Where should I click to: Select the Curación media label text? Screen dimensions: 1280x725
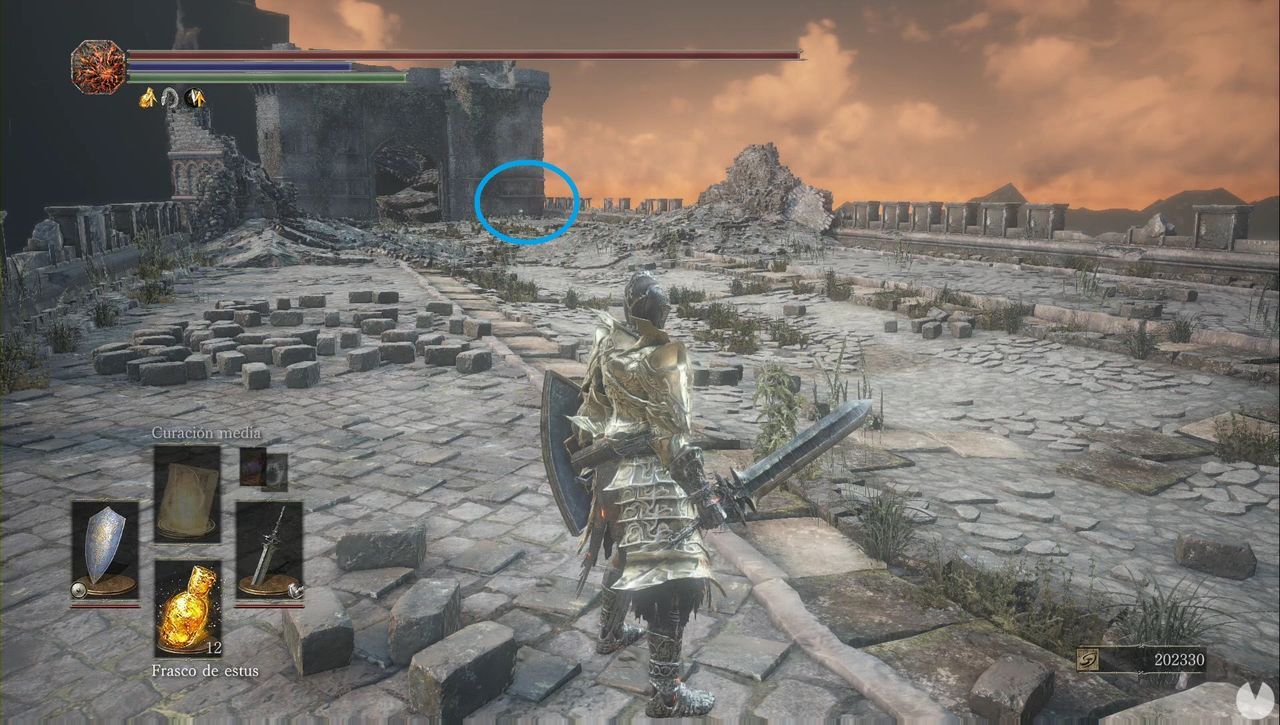[206, 433]
